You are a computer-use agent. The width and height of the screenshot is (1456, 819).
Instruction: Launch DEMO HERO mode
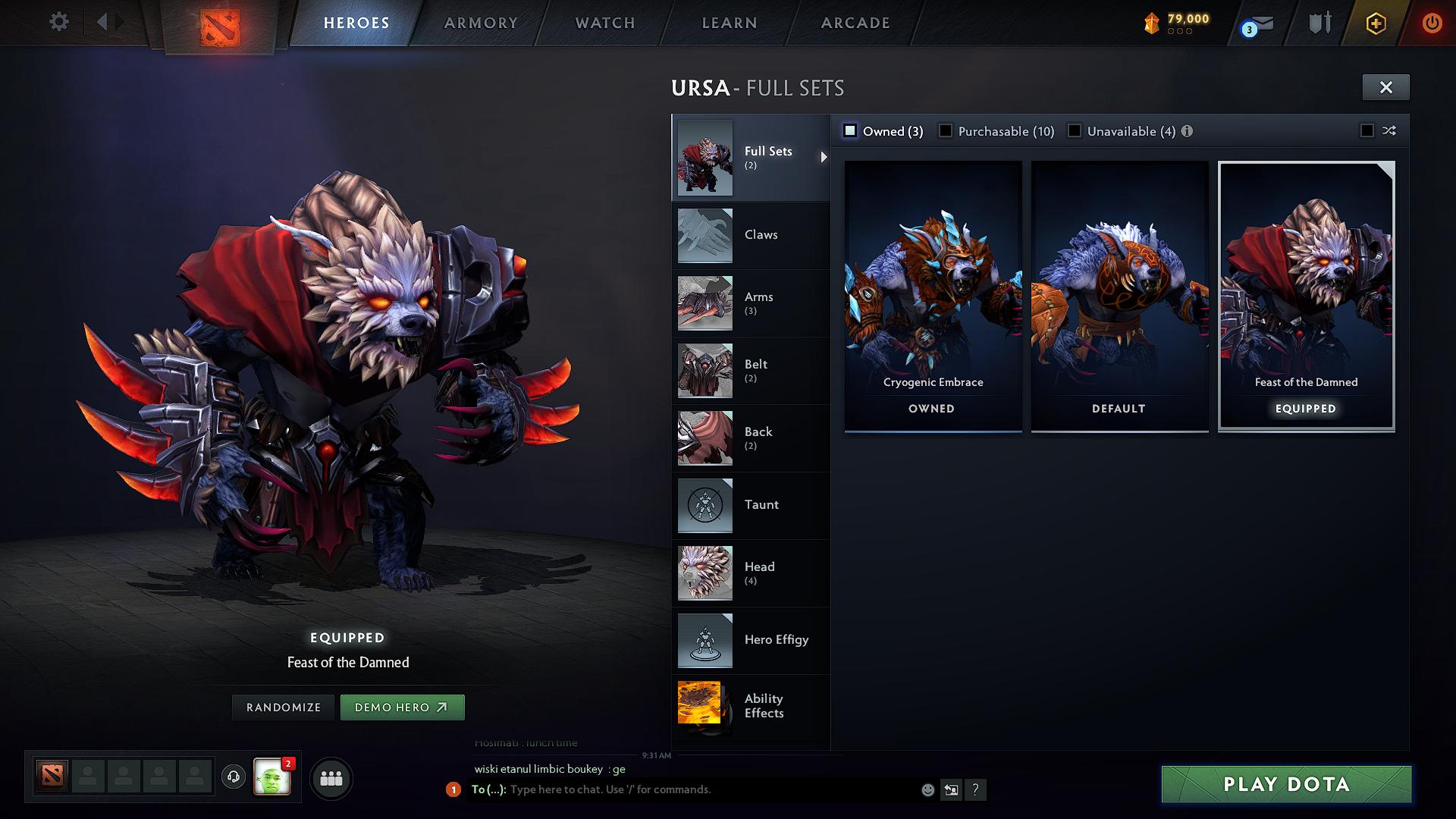tap(402, 707)
